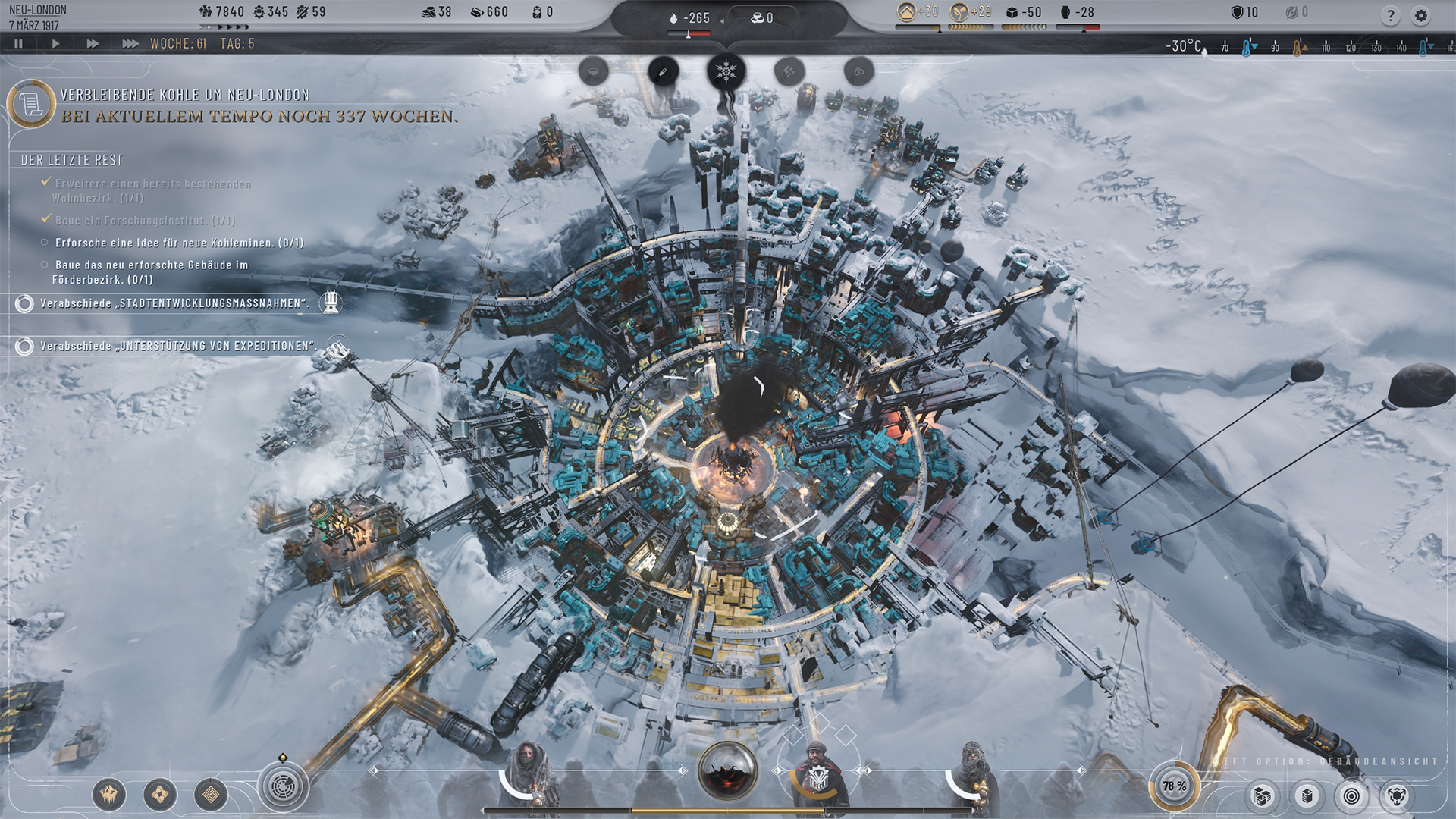Screen dimensions: 1456x819
Task: Open the help question mark menu
Action: coord(1390,15)
